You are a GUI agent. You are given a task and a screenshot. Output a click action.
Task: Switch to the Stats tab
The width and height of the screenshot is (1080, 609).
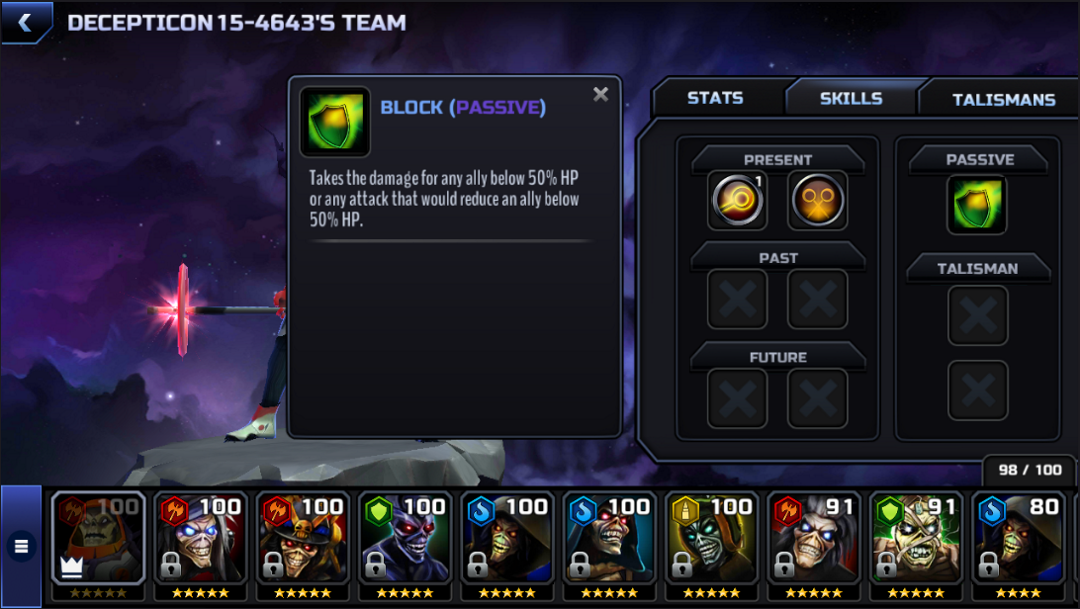click(715, 98)
